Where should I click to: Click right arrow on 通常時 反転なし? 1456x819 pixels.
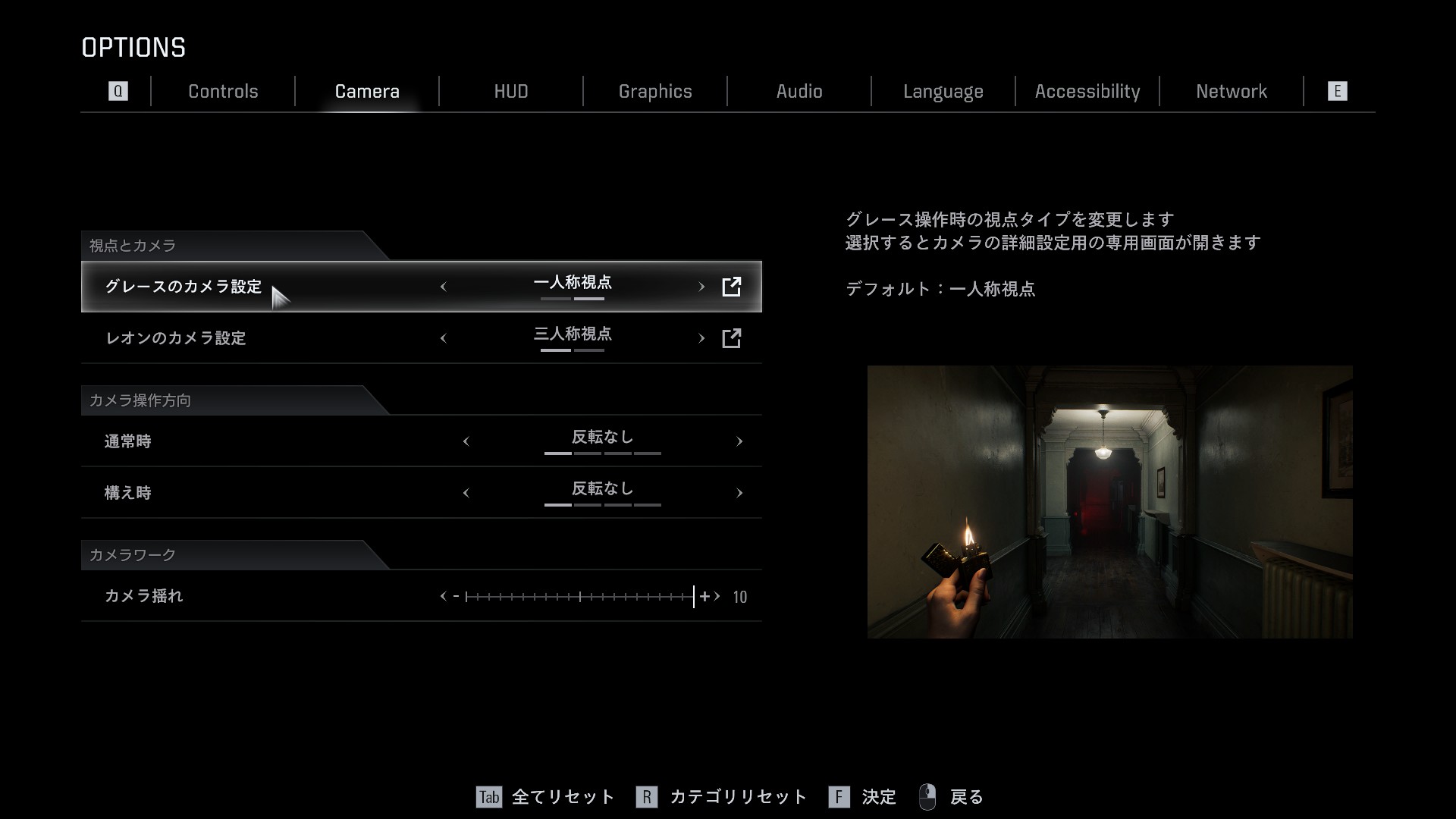[739, 441]
